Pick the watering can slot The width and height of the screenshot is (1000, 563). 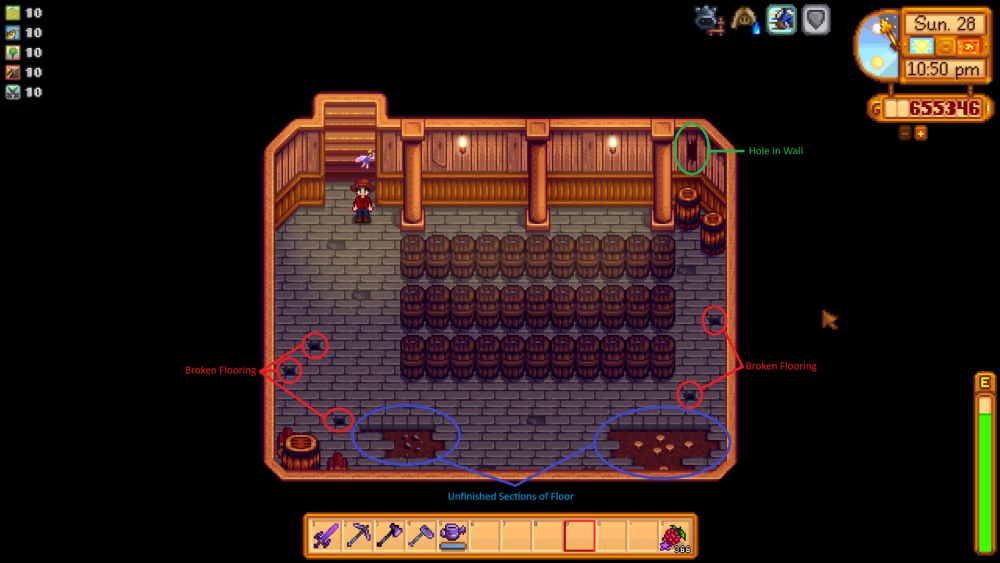pyautogui.click(x=452, y=536)
